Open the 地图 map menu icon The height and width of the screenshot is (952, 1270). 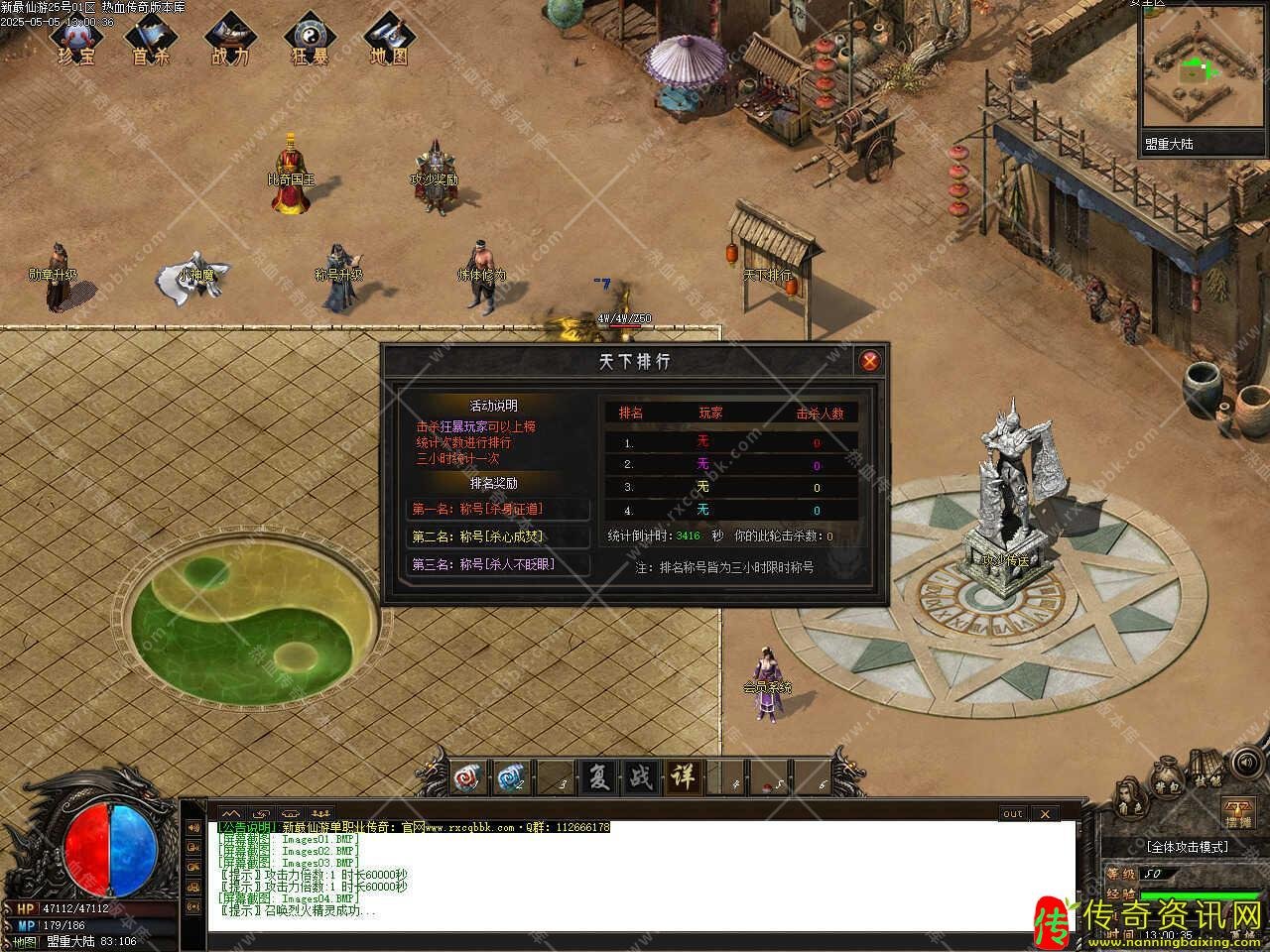click(388, 40)
